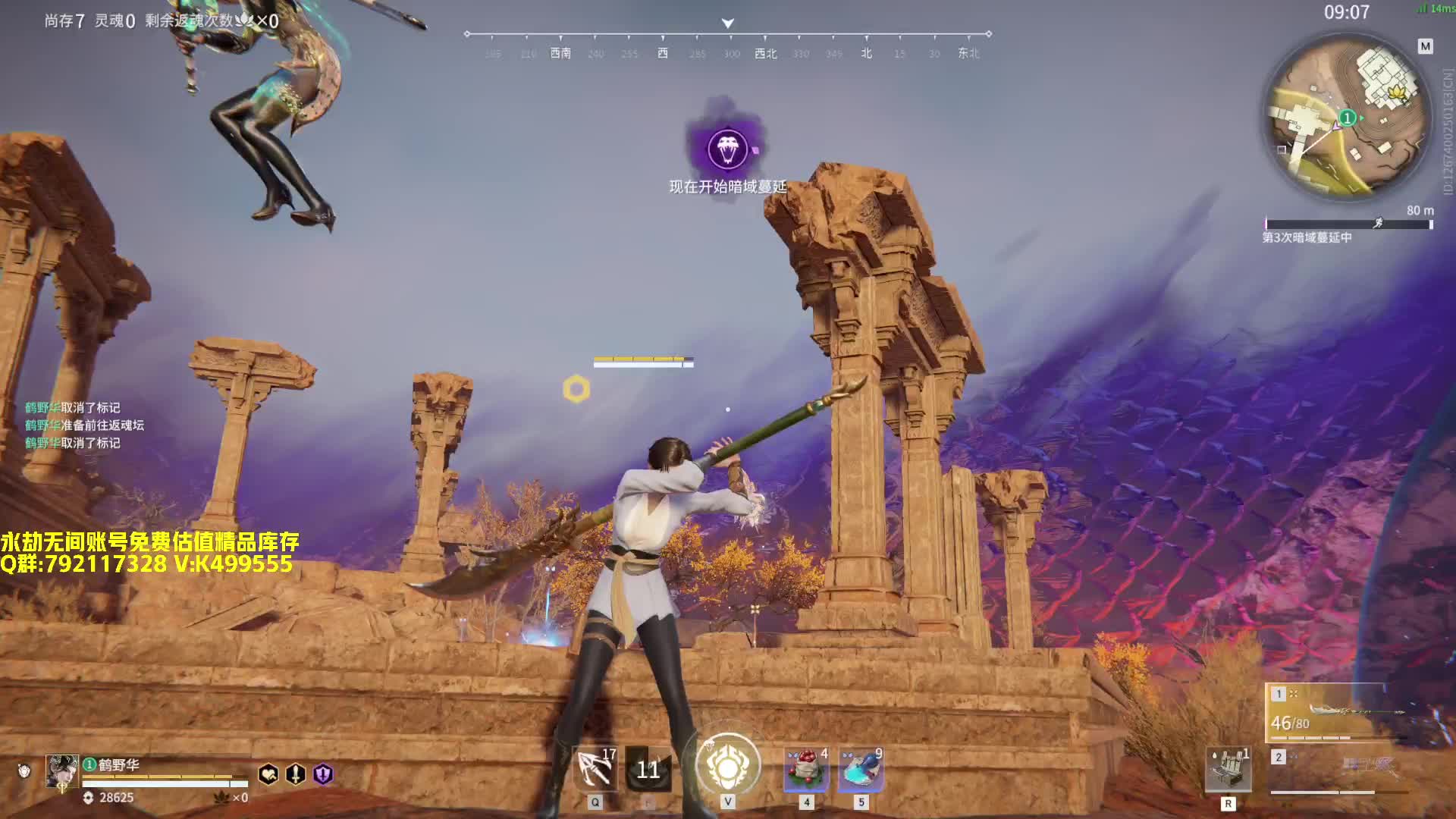Click the green teammate marker on the minimap
1456x819 pixels.
coord(1348,118)
